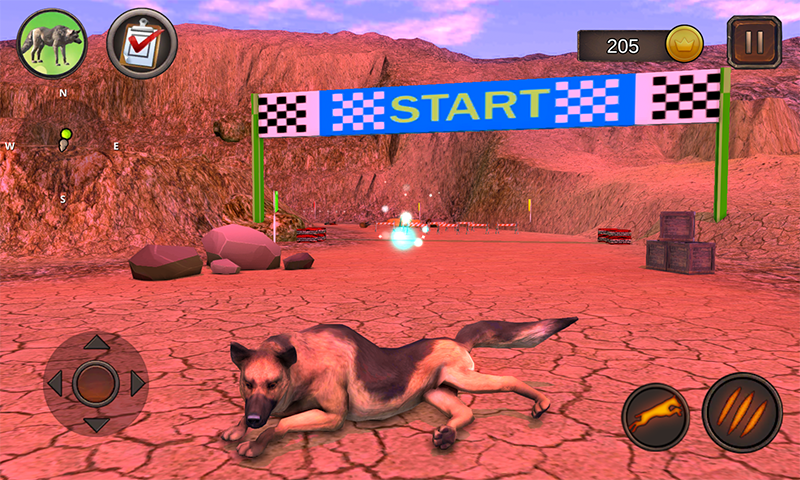Click the compass radar minimap

tap(62, 145)
